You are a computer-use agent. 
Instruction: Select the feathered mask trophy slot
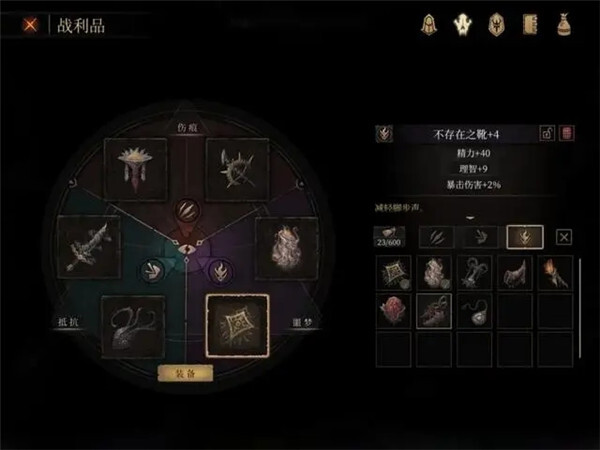[138, 166]
